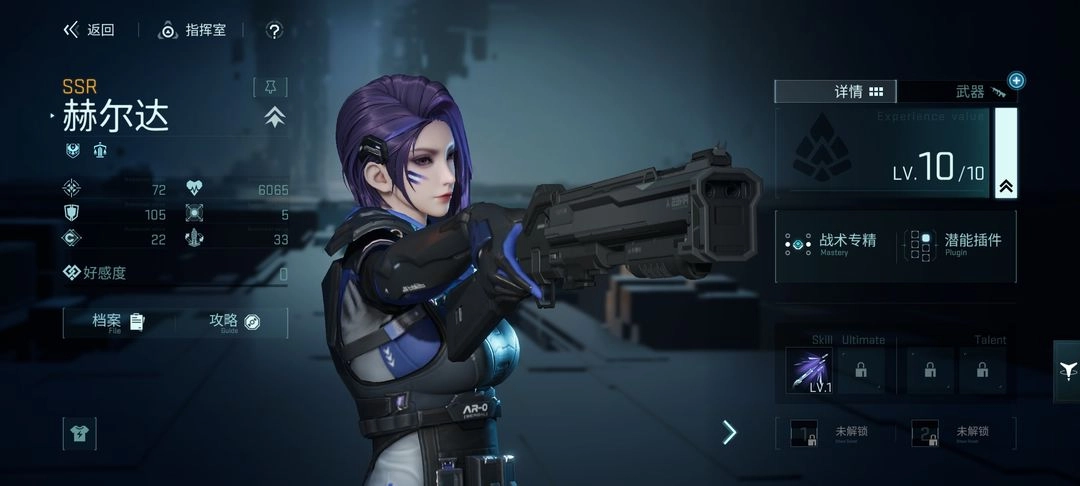This screenshot has width=1080, height=486.
Task: Click the pin icon beside character name
Action: pos(270,87)
